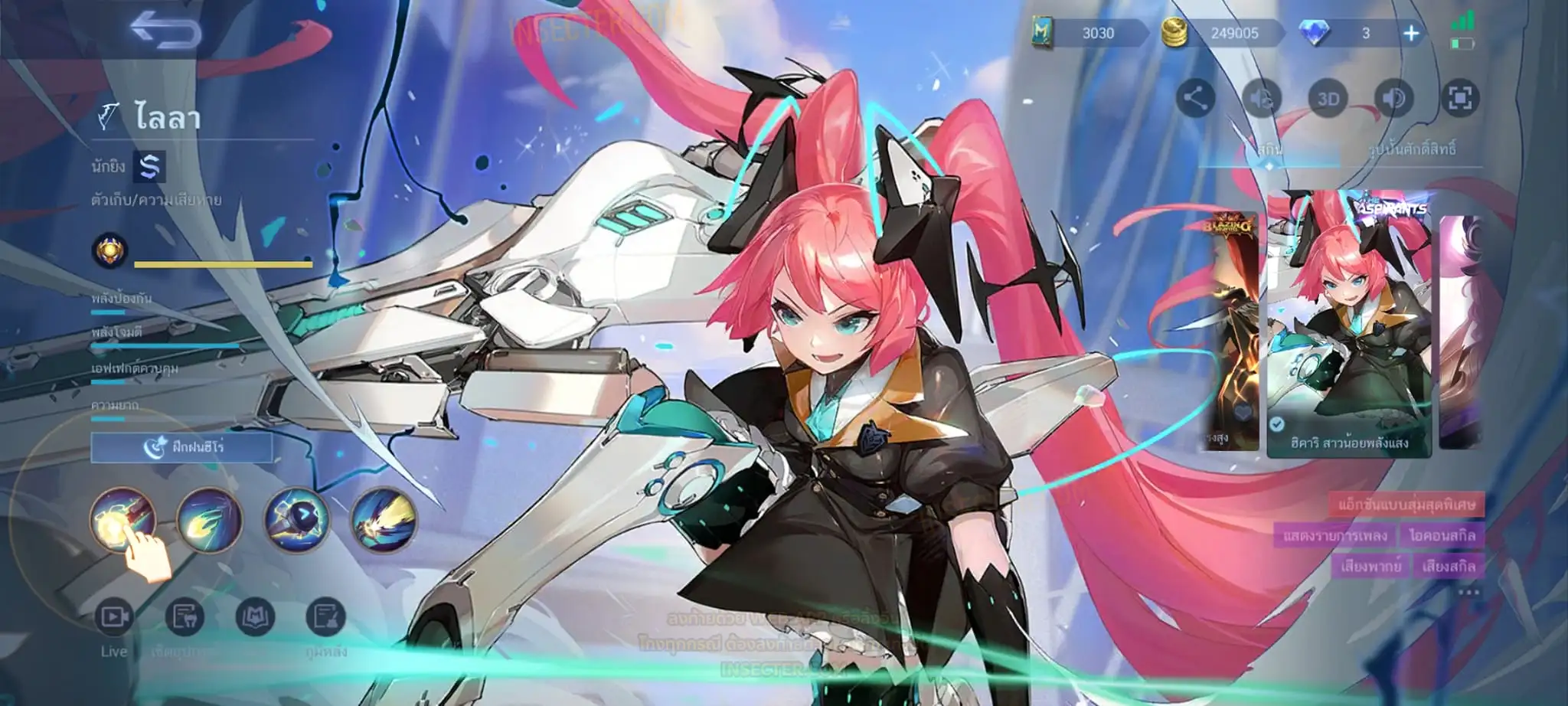
Task: Open the รูปปั้นศักดิ์สิทธิ์ tab
Action: click(1411, 150)
